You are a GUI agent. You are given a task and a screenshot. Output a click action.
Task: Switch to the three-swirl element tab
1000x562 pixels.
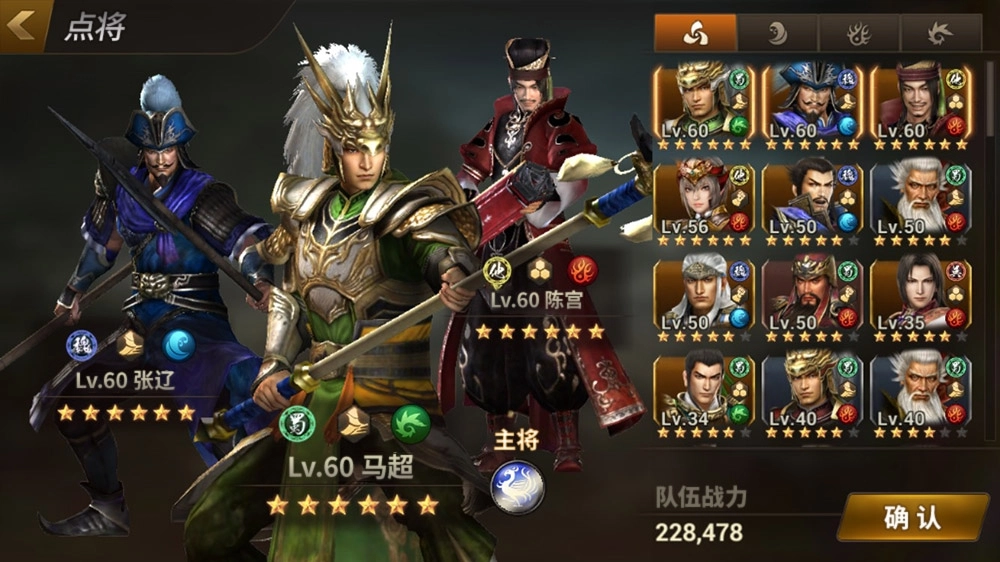point(695,33)
